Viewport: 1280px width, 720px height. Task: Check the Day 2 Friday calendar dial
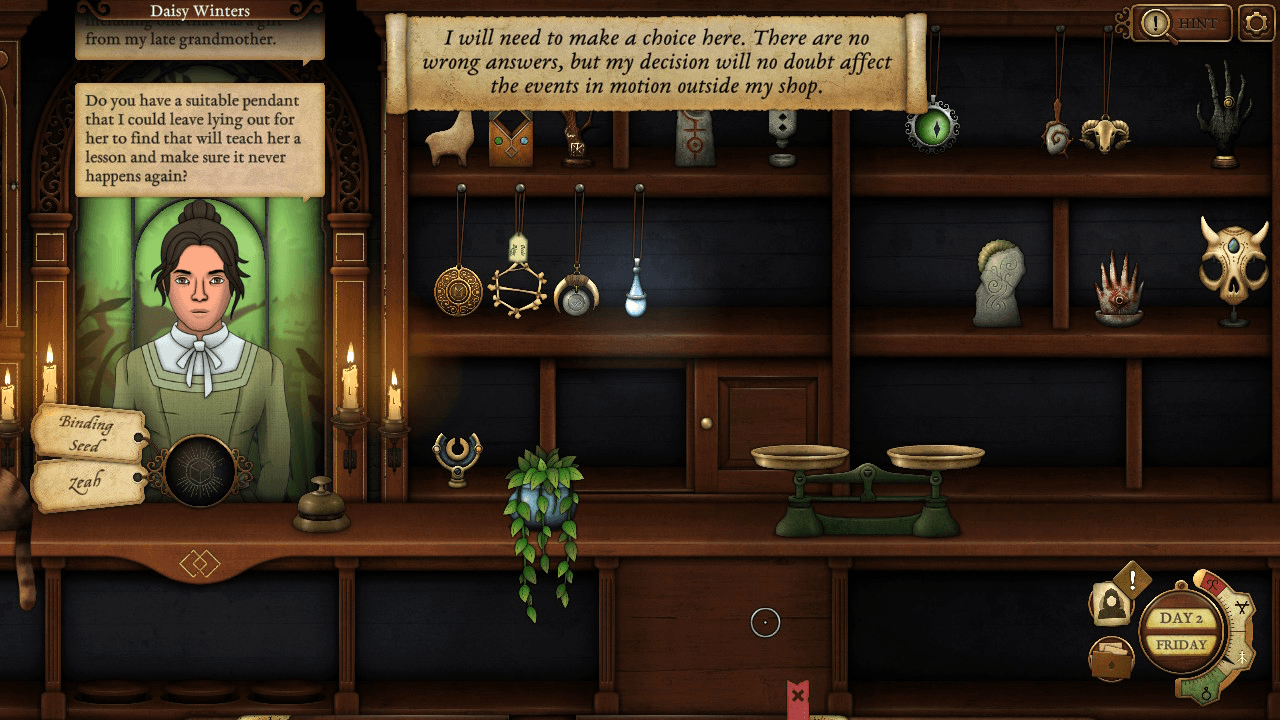tap(1180, 632)
